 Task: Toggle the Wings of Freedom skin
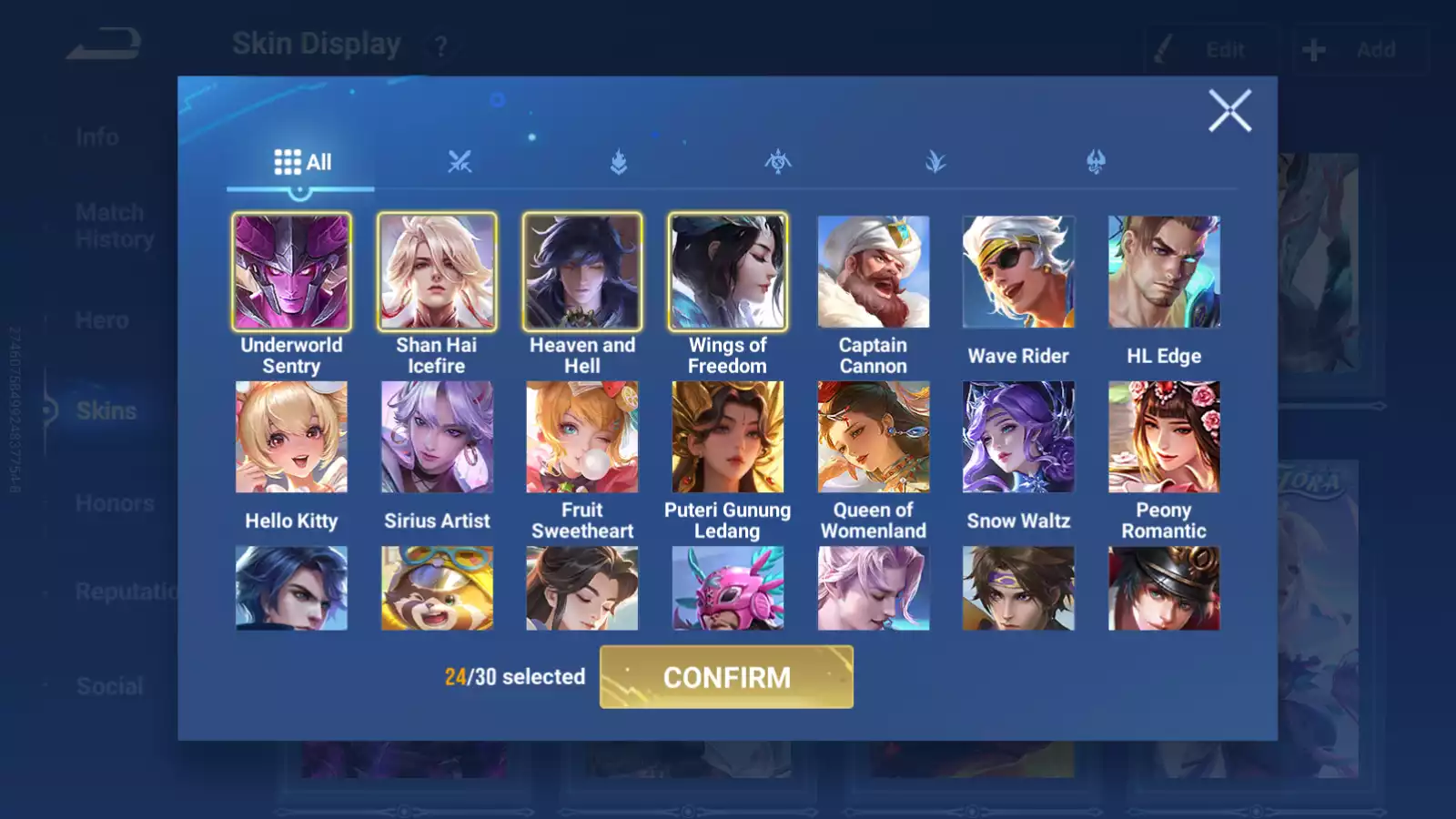(727, 271)
